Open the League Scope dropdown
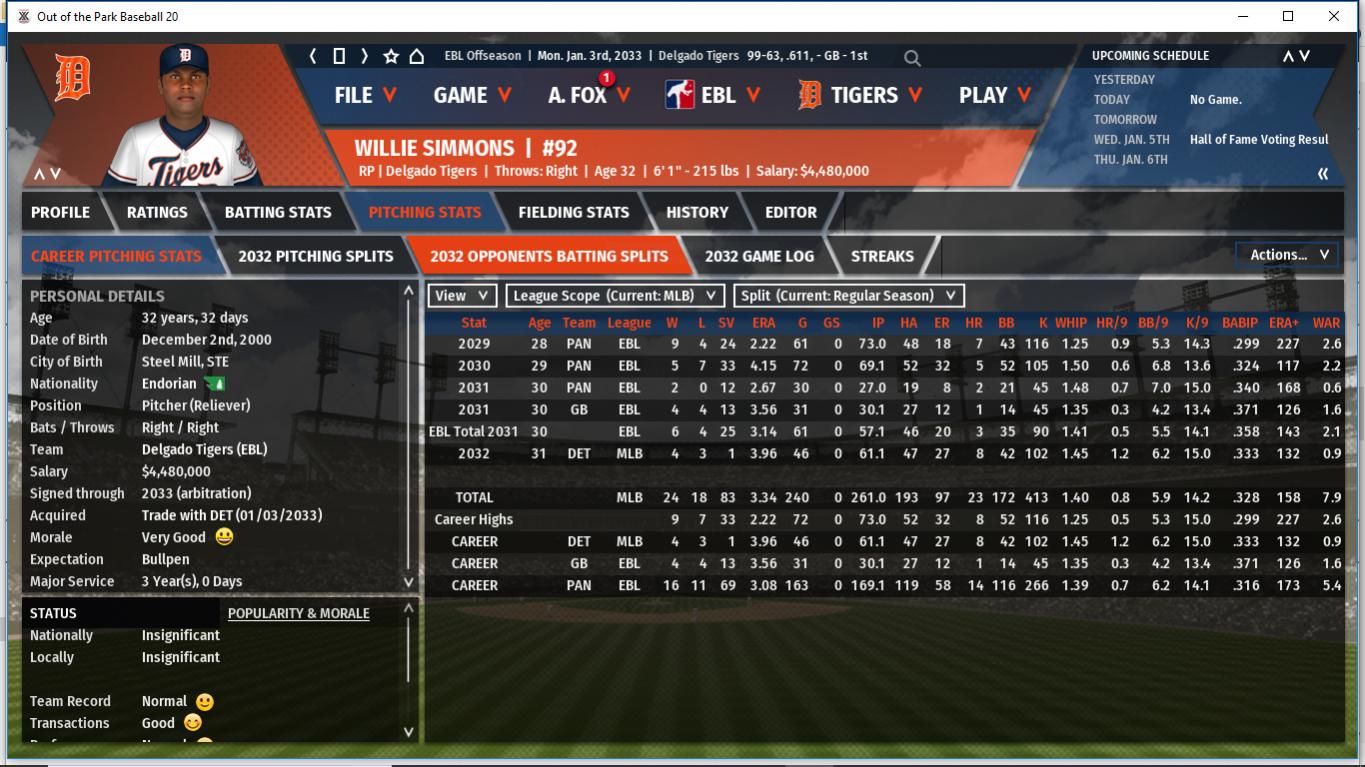The image size is (1365, 767). tap(614, 296)
